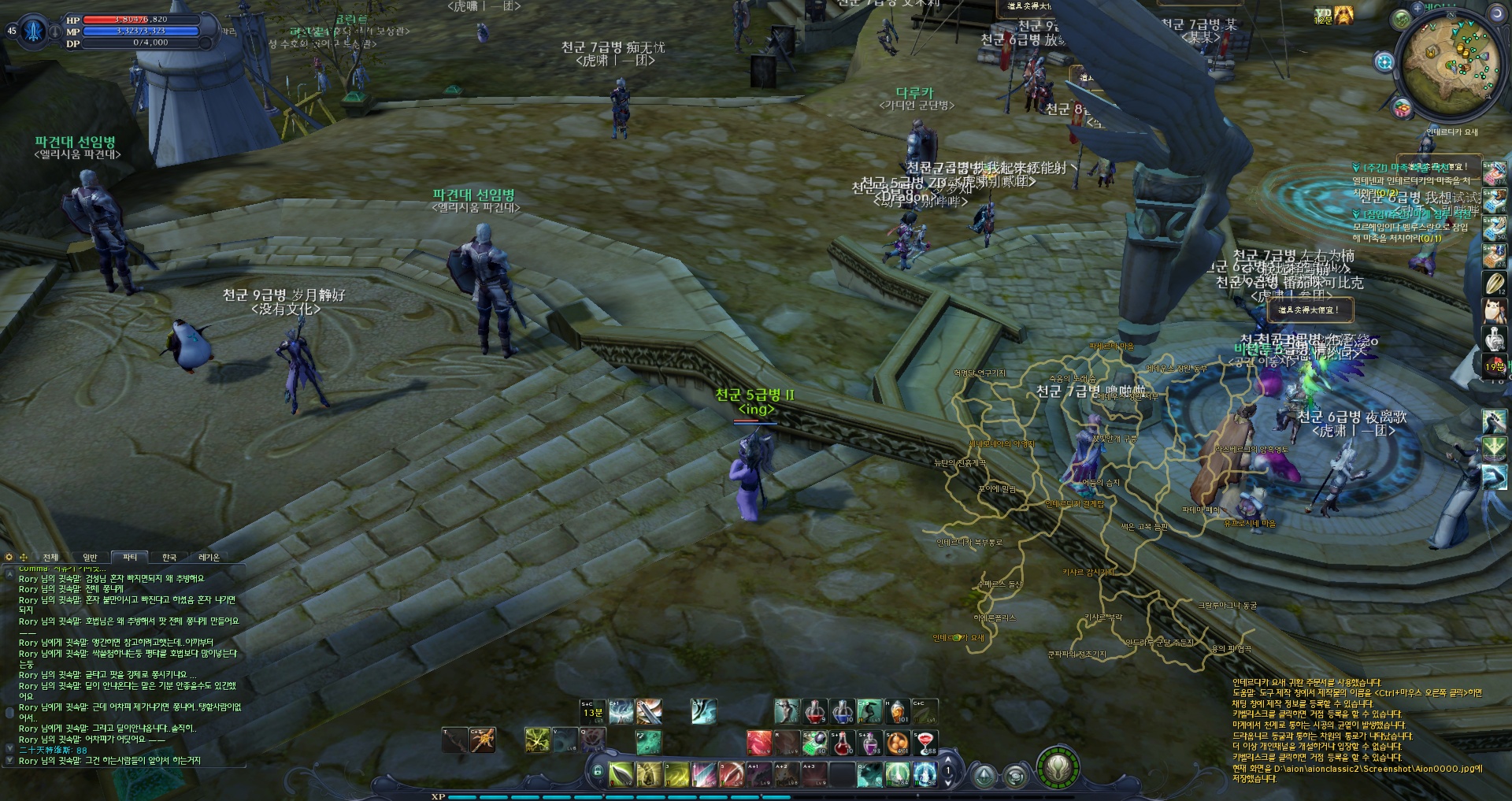This screenshot has width=1512, height=801.
Task: Use the red health potion in hotbar
Action: click(x=815, y=713)
